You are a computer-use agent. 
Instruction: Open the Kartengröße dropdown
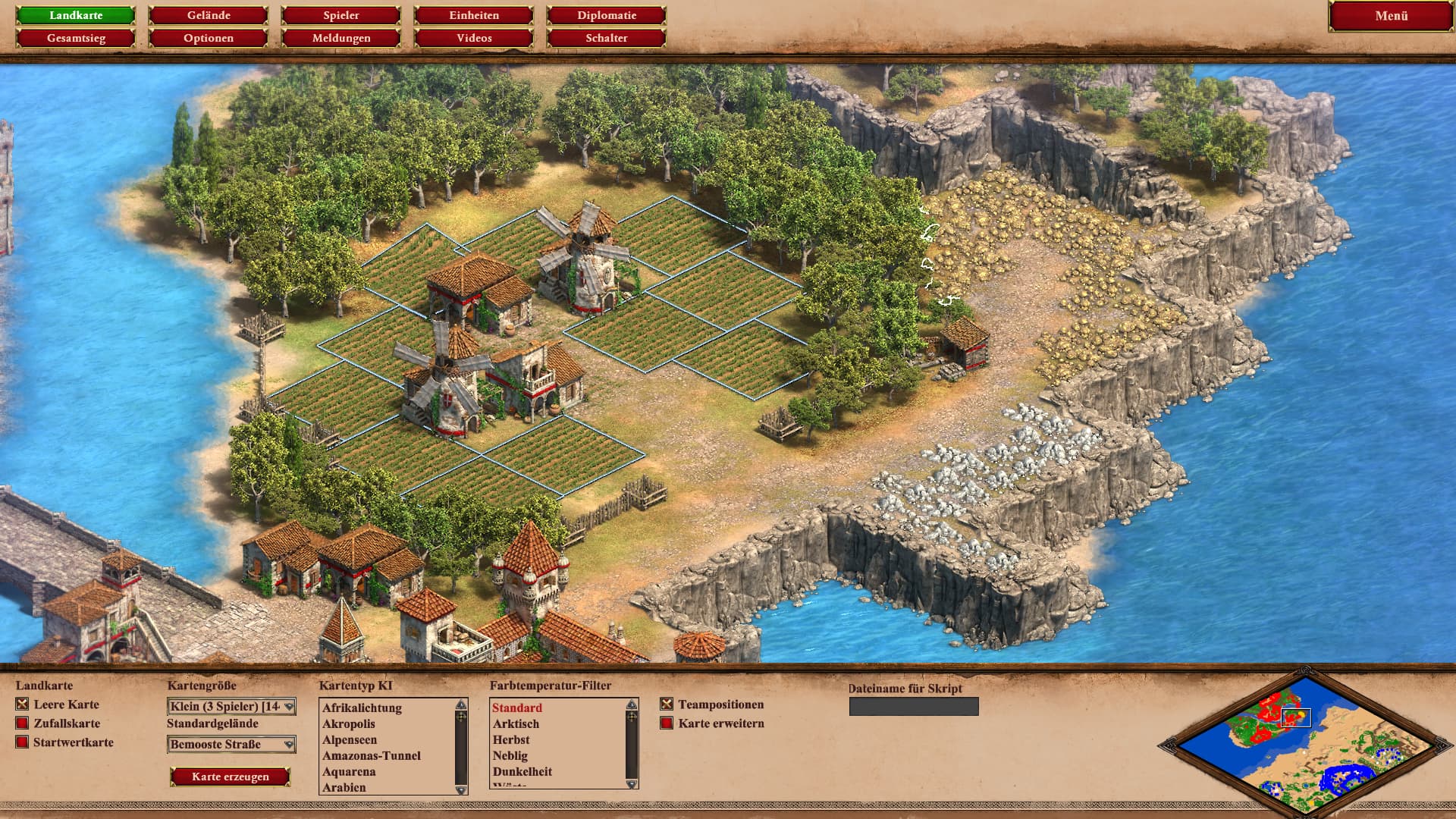[x=231, y=707]
